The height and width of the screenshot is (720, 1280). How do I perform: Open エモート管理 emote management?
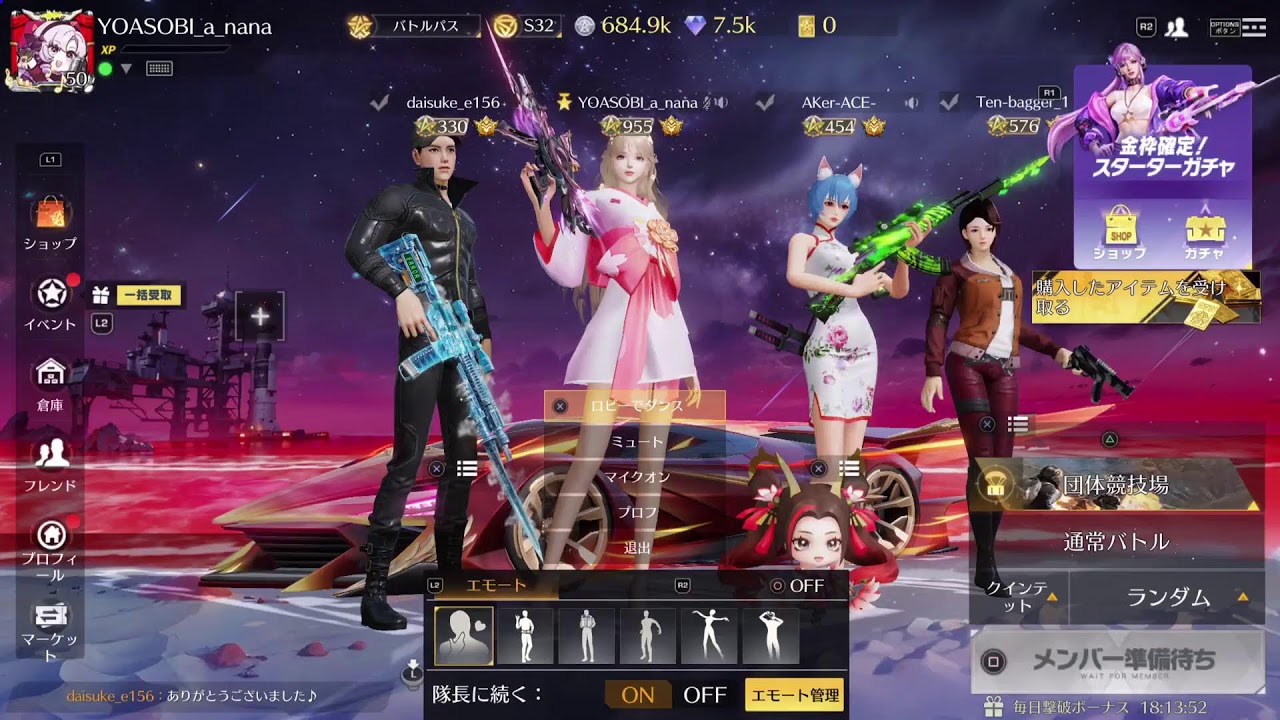(x=795, y=695)
